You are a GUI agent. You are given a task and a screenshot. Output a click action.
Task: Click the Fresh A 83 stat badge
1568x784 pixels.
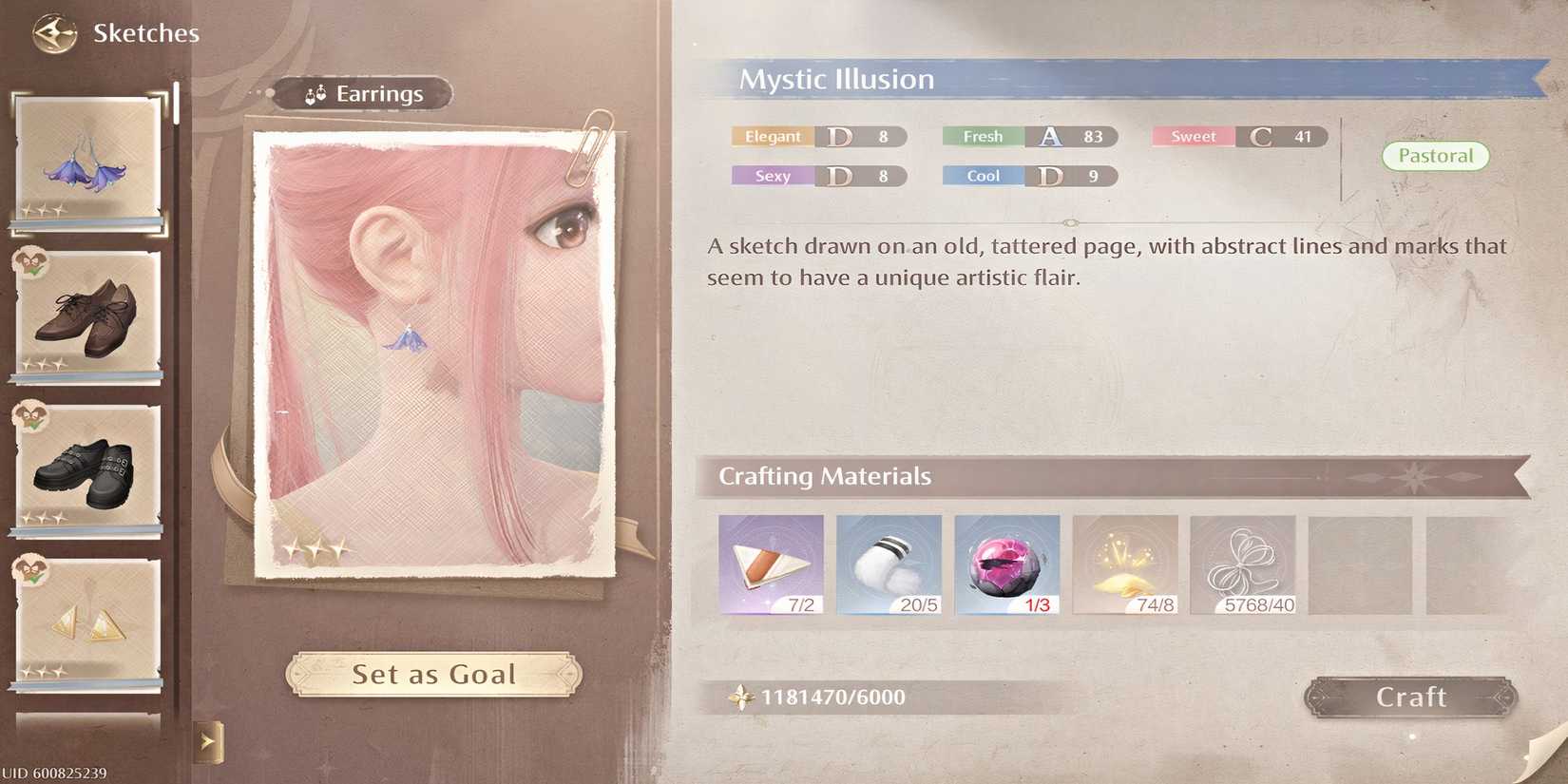point(1028,137)
